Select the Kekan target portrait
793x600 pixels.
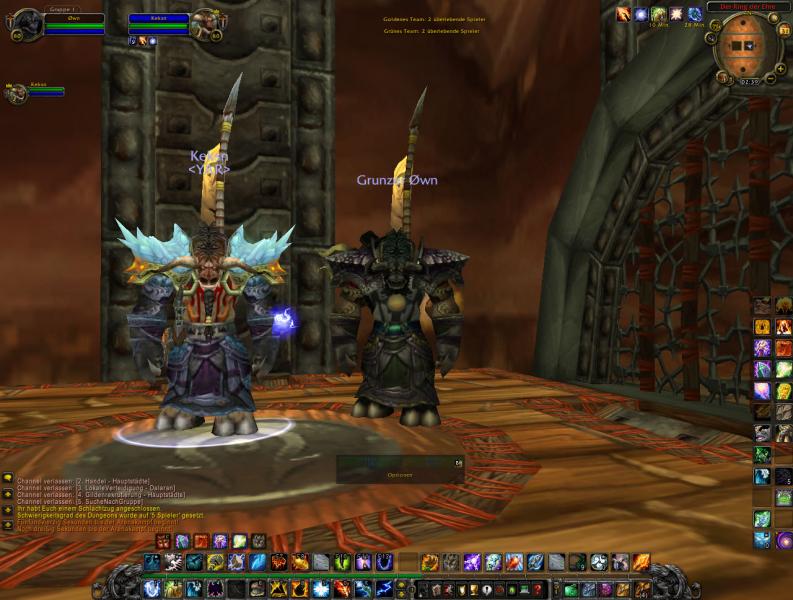208,22
